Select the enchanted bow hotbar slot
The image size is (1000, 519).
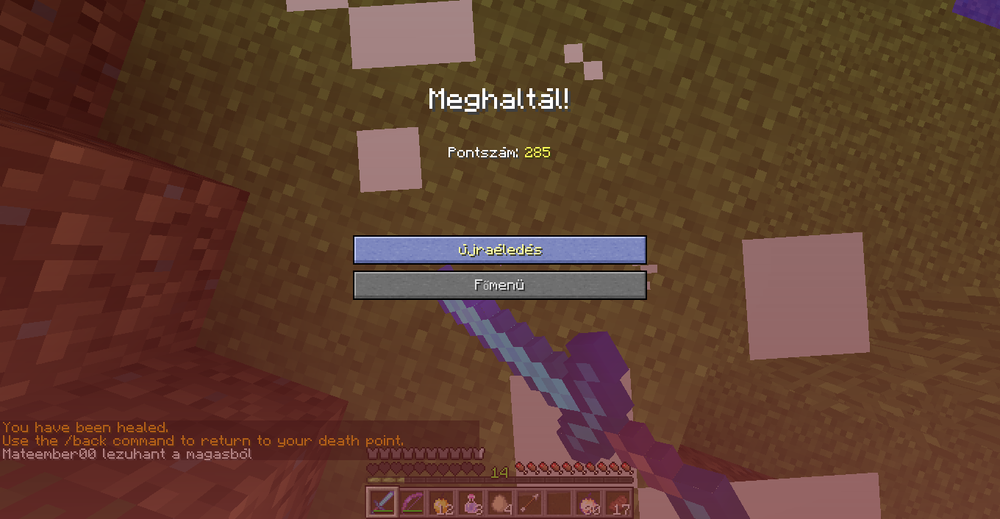411,502
